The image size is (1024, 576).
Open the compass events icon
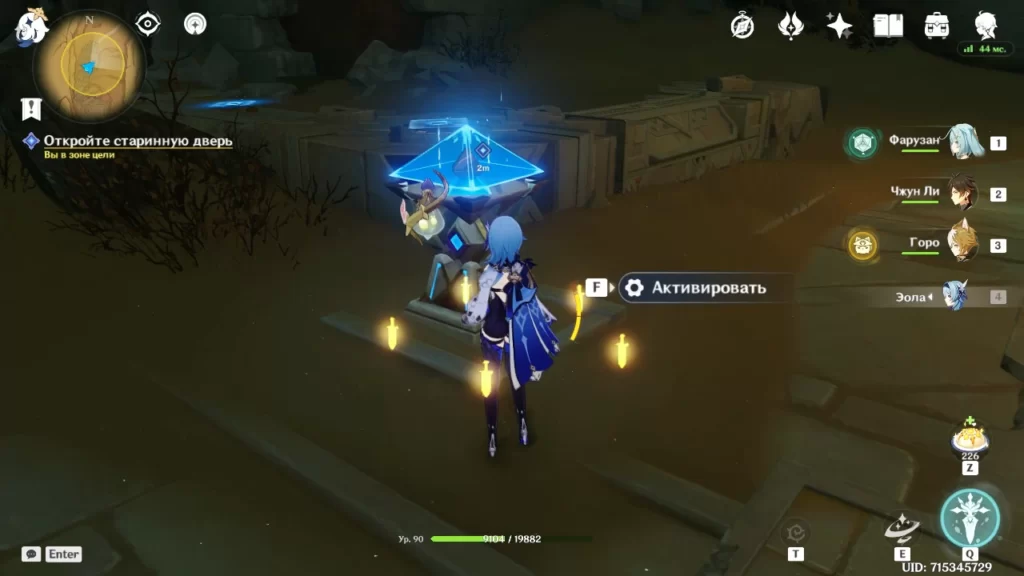tap(742, 26)
